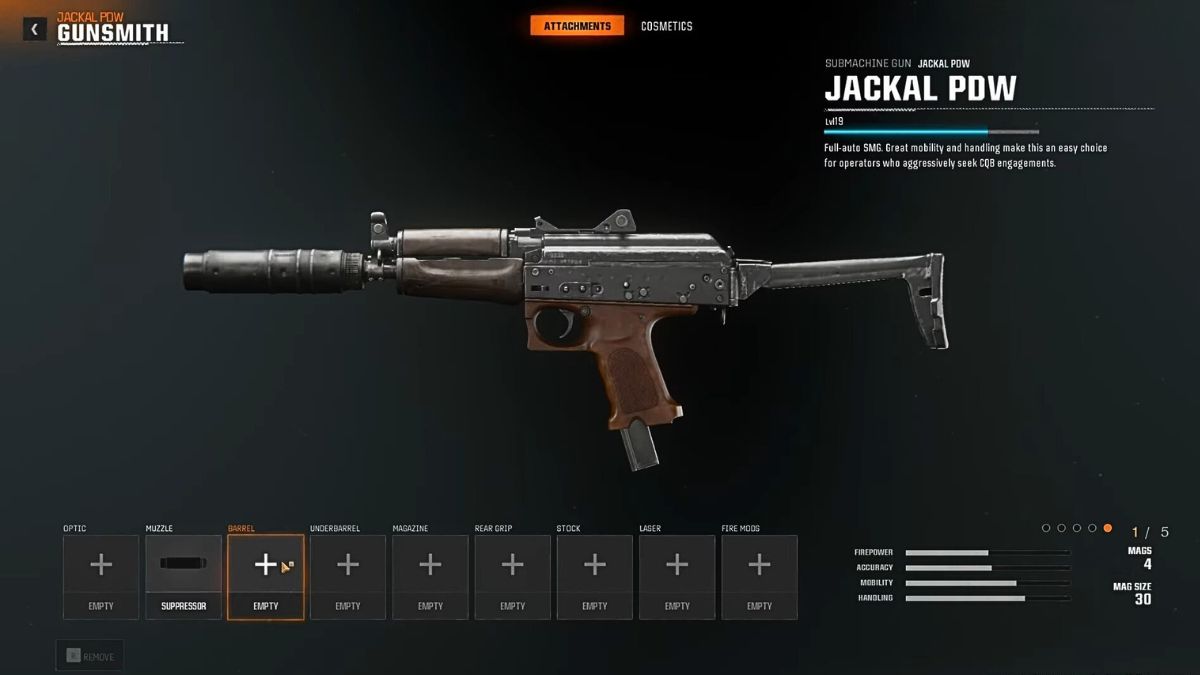Open the Rear Grip slot

pyautogui.click(x=512, y=576)
